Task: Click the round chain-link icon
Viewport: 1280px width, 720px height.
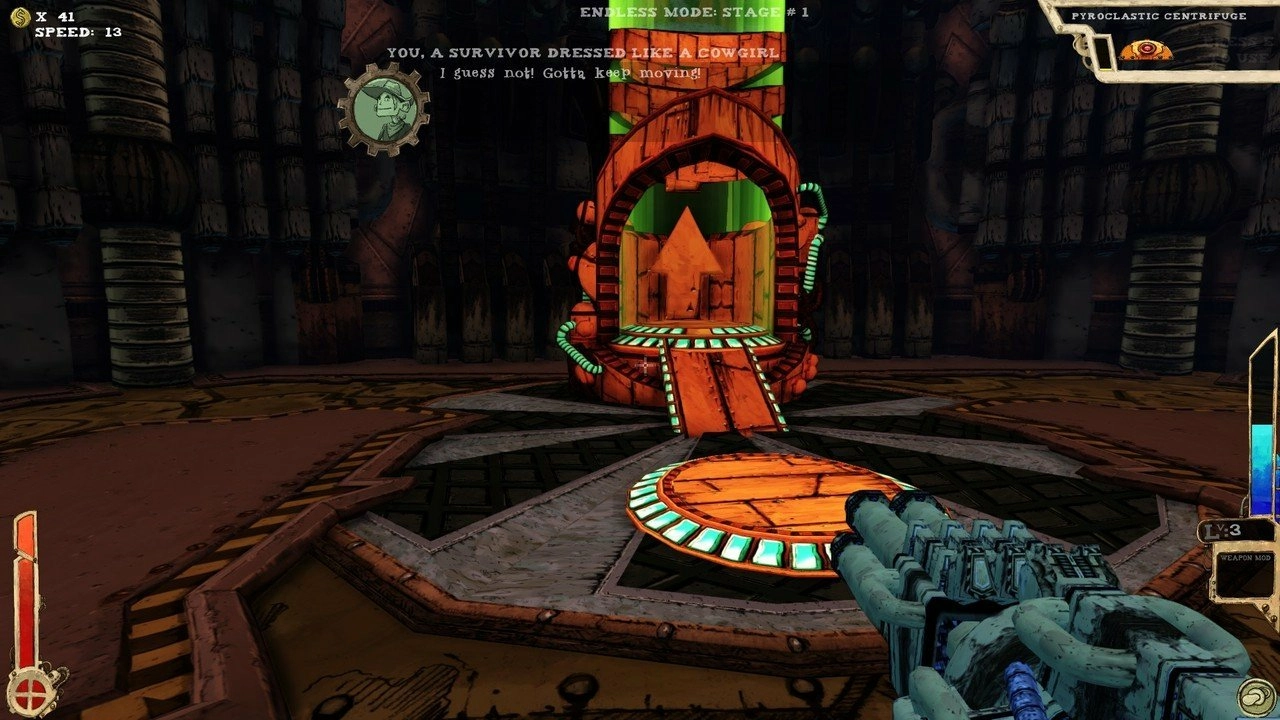Action: click(1254, 696)
